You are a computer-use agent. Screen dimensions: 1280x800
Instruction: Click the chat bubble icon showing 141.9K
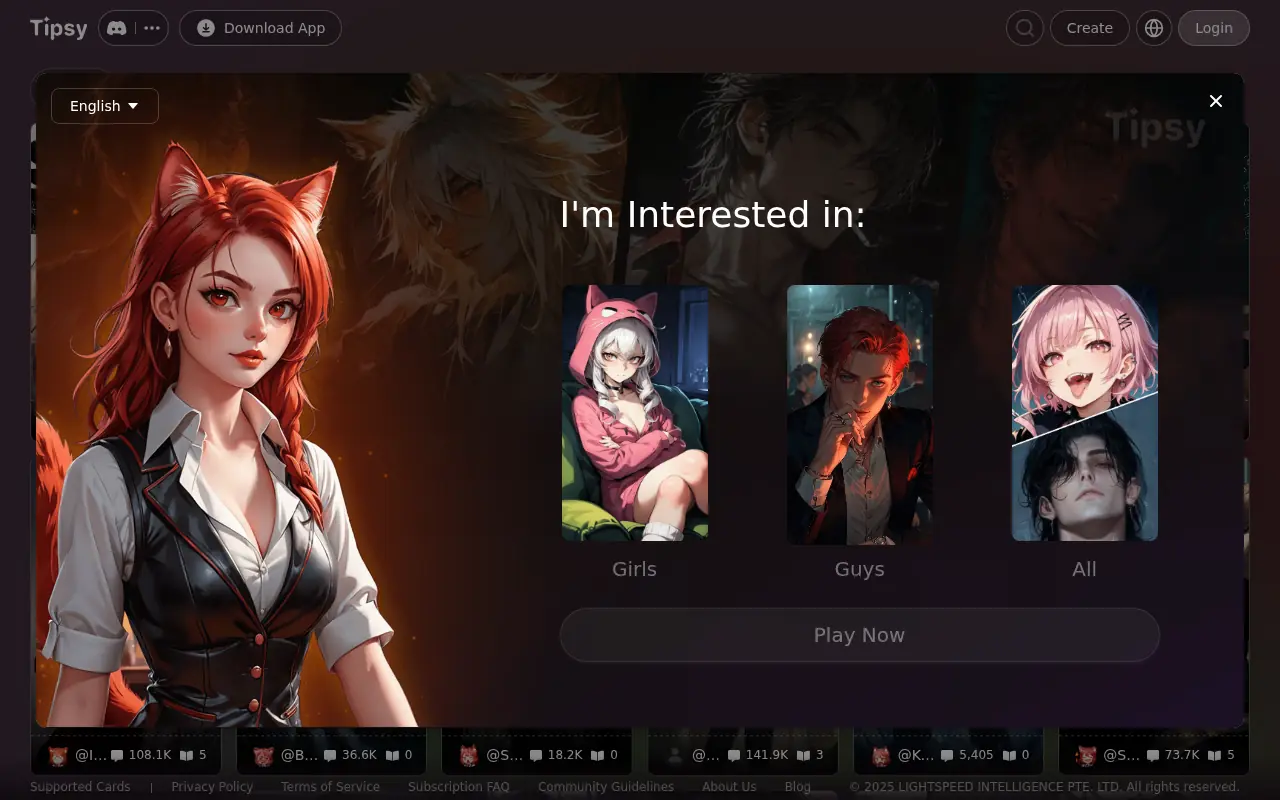736,754
